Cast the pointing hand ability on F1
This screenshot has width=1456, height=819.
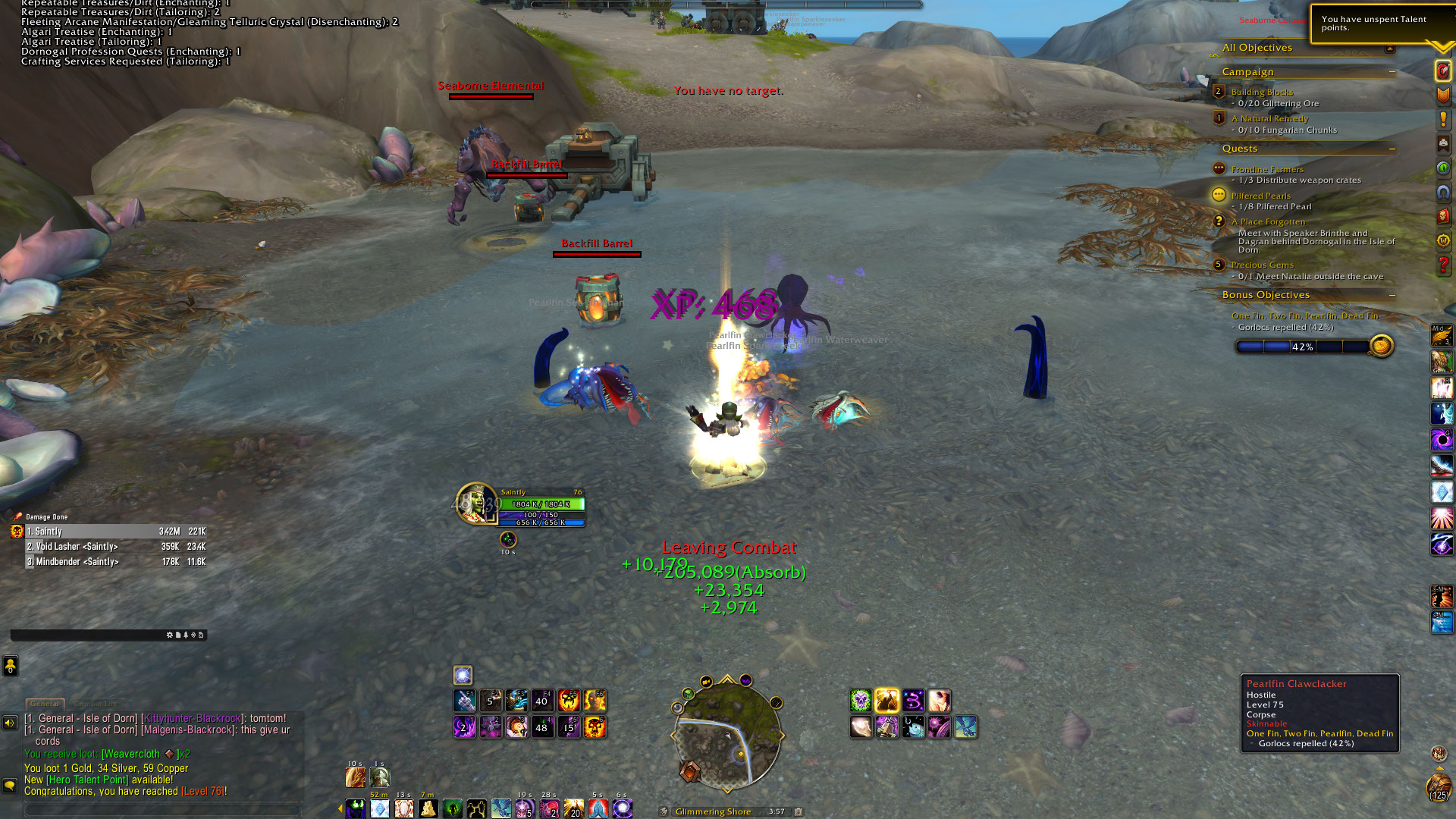coord(465,701)
